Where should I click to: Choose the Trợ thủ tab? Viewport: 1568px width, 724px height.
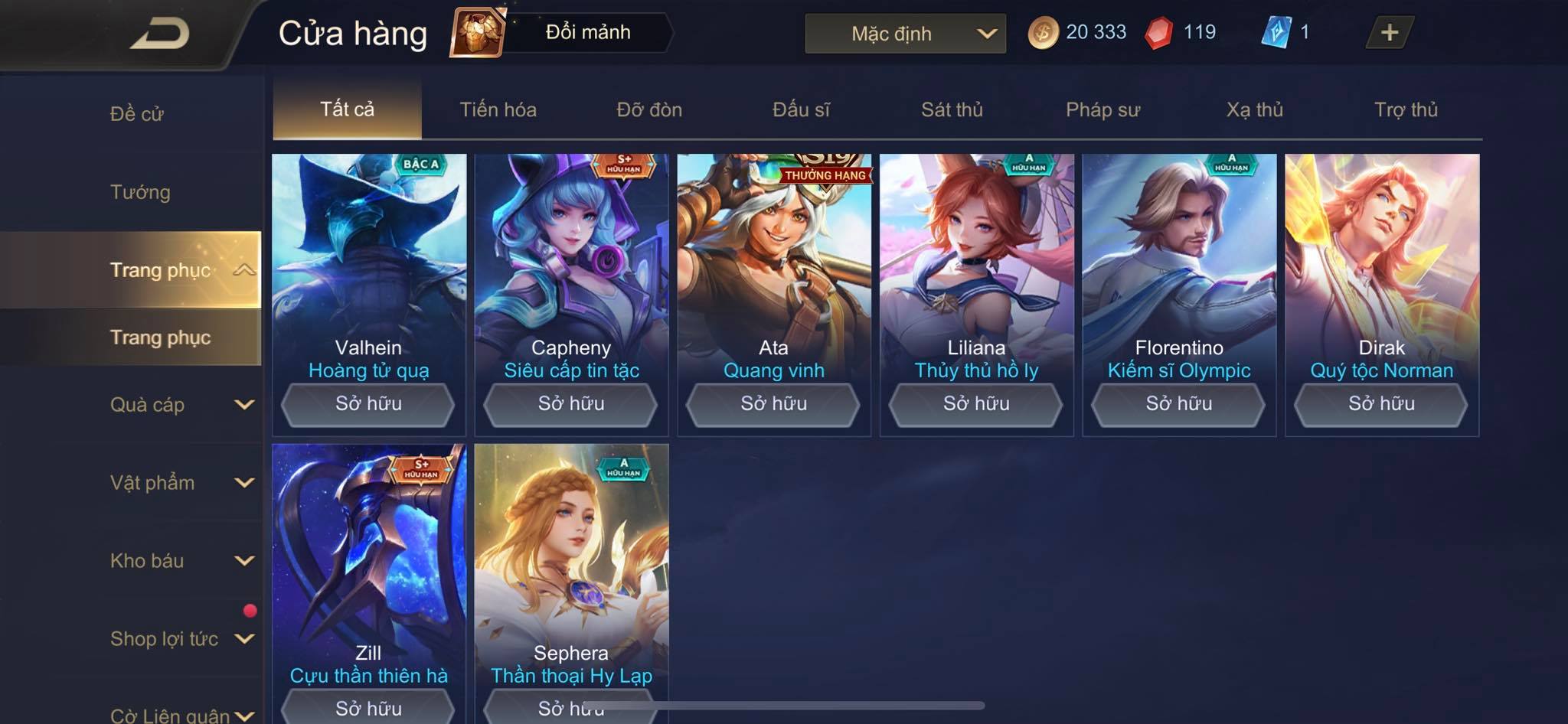(1406, 109)
